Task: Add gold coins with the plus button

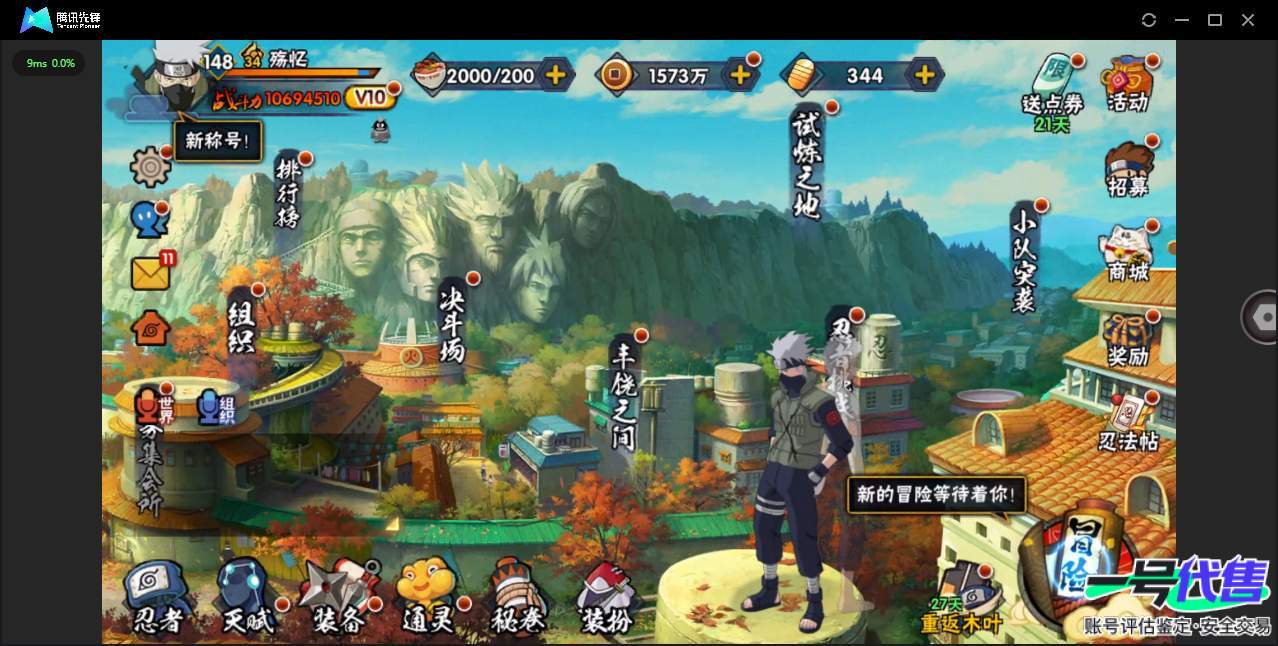Action: [x=740, y=74]
